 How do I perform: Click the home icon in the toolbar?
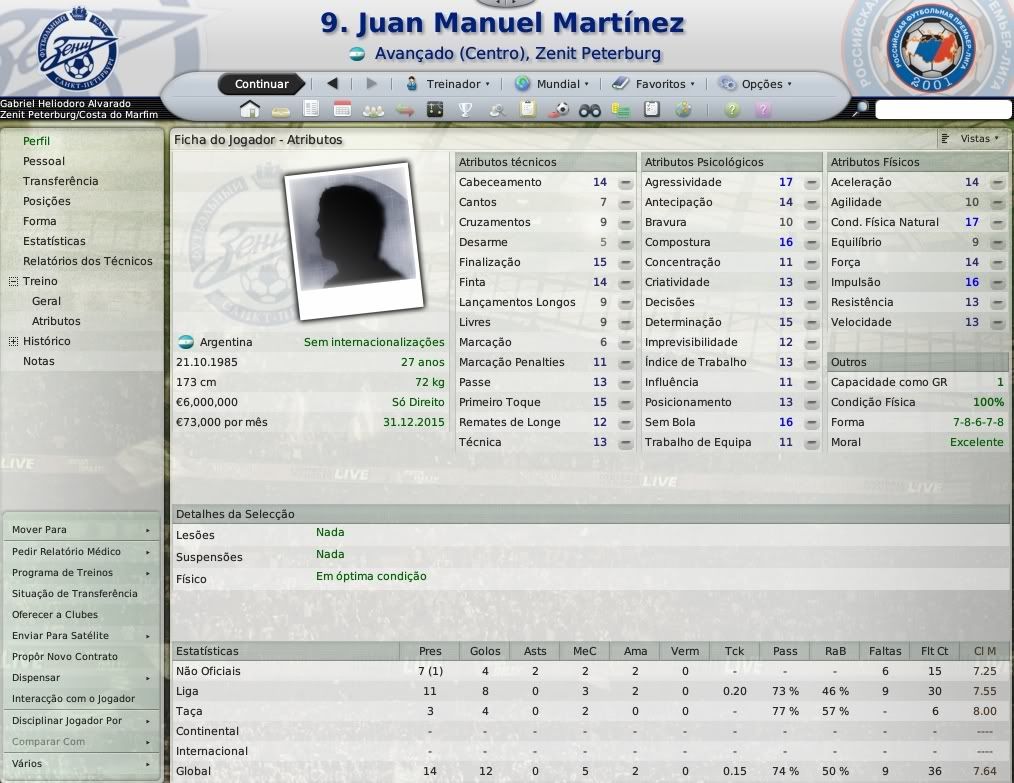pos(249,110)
